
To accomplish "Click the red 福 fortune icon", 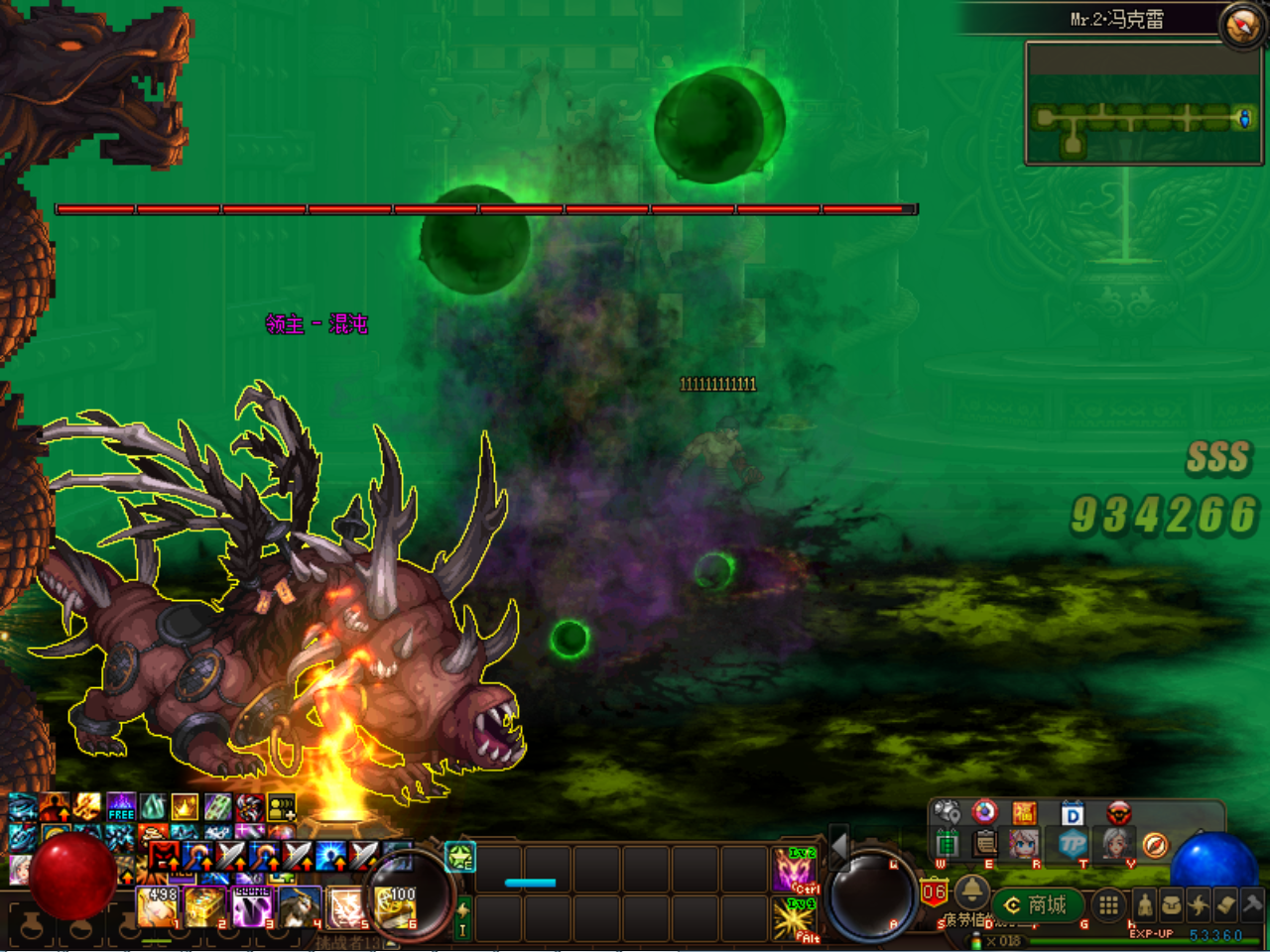I will (x=1024, y=814).
